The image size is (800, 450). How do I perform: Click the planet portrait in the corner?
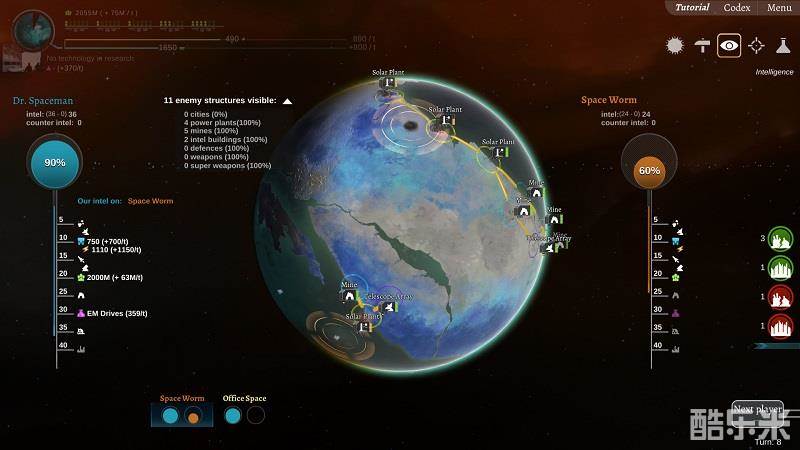pyautogui.click(x=36, y=29)
